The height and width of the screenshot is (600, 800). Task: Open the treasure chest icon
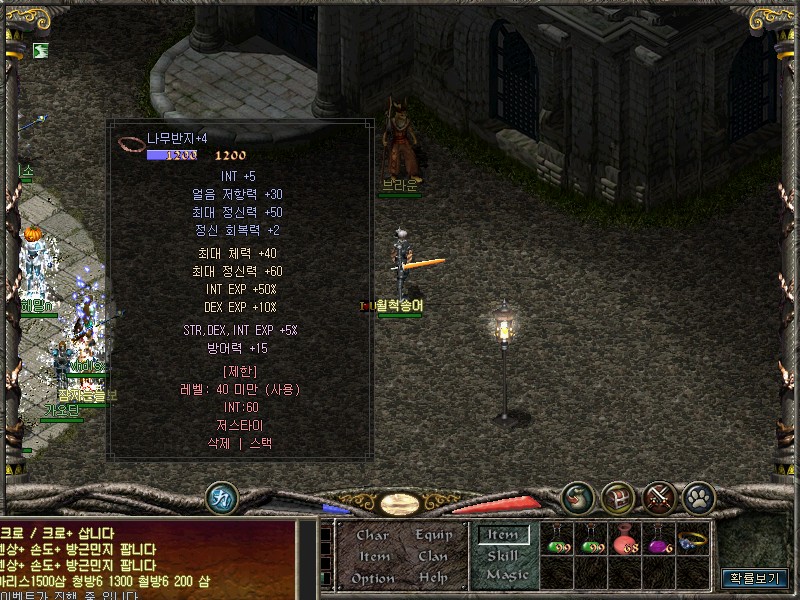[618, 497]
